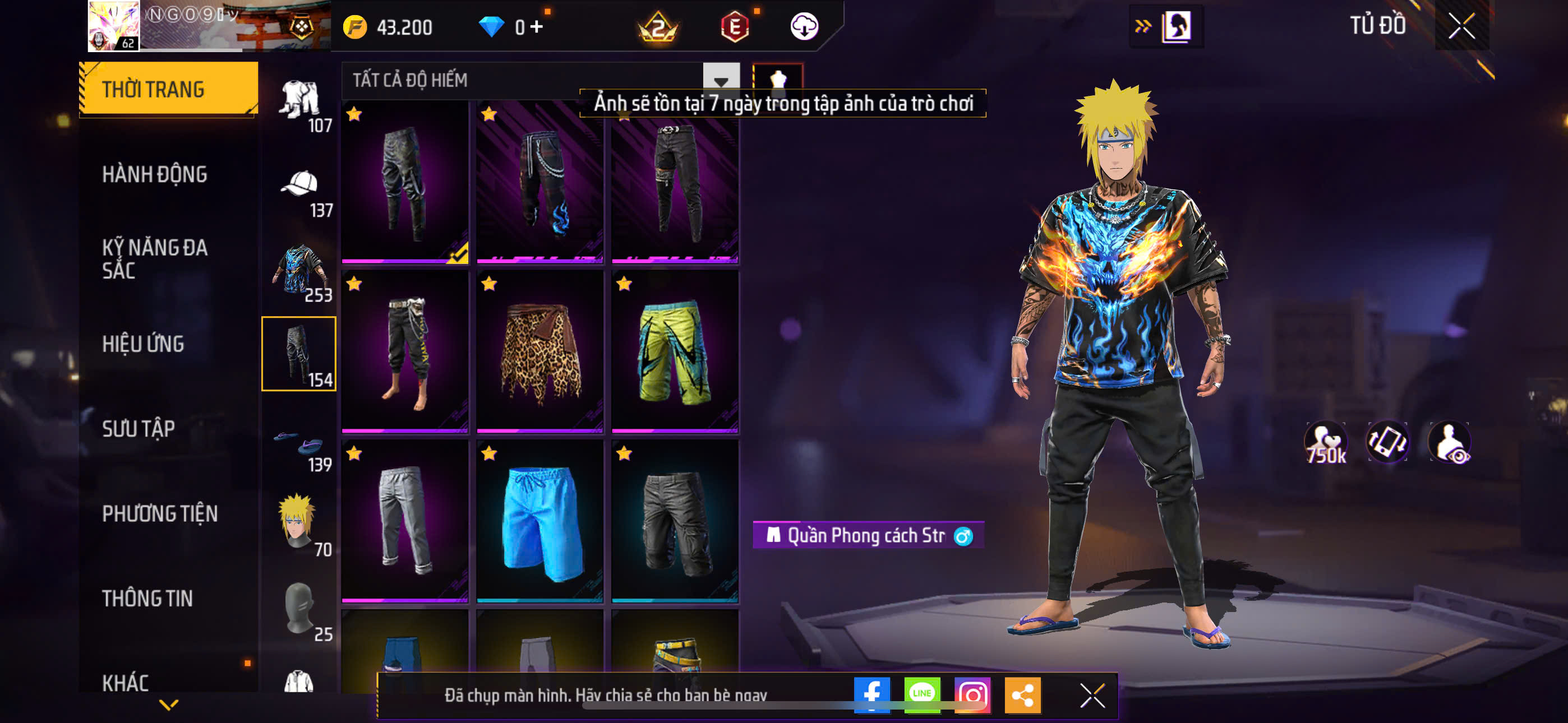Dismiss the screenshot share banner
The height and width of the screenshot is (723, 1568).
click(x=1092, y=695)
